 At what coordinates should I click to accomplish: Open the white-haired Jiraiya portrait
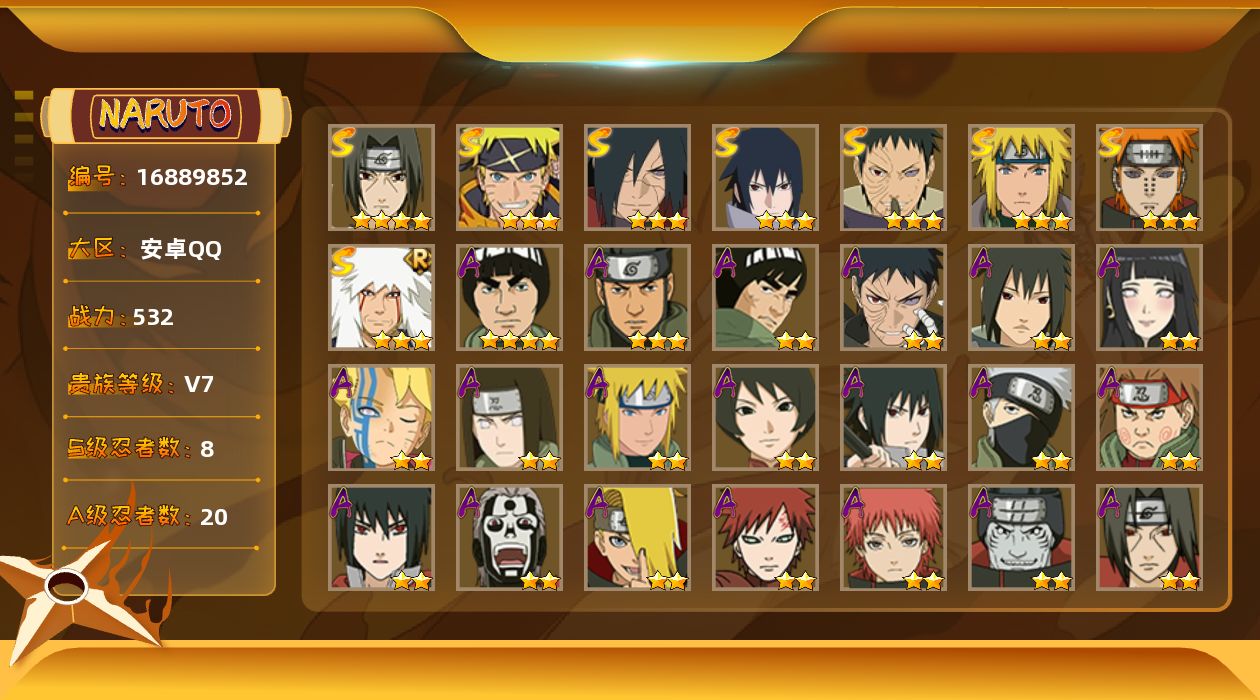point(381,298)
